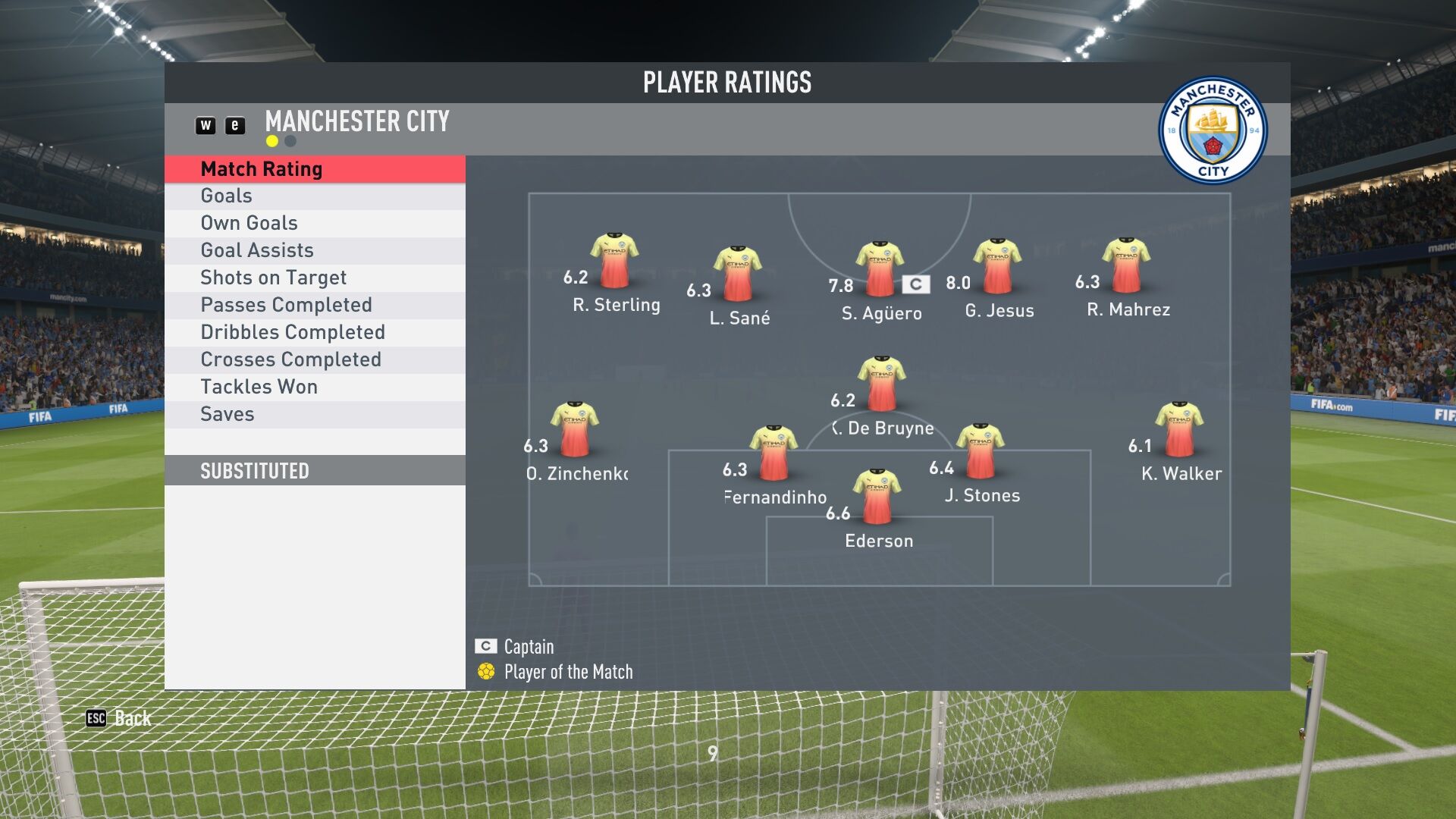
Task: Select L. Sané's player shirt
Action: click(x=738, y=274)
